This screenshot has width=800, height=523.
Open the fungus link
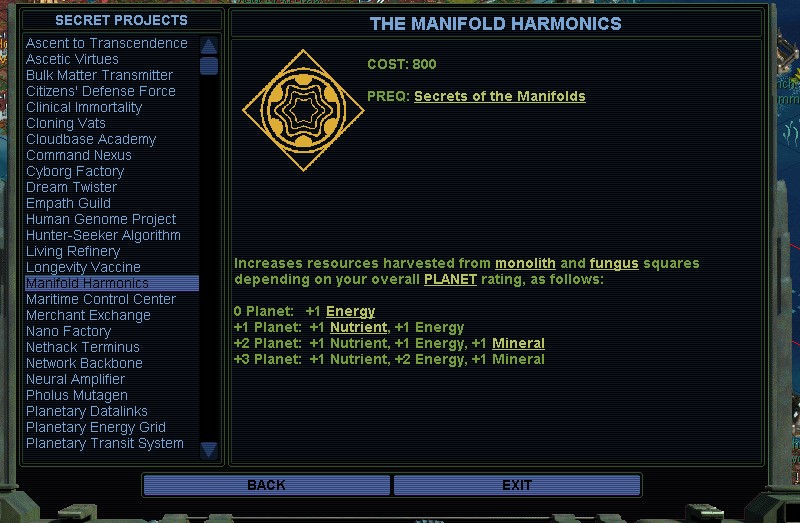613,263
